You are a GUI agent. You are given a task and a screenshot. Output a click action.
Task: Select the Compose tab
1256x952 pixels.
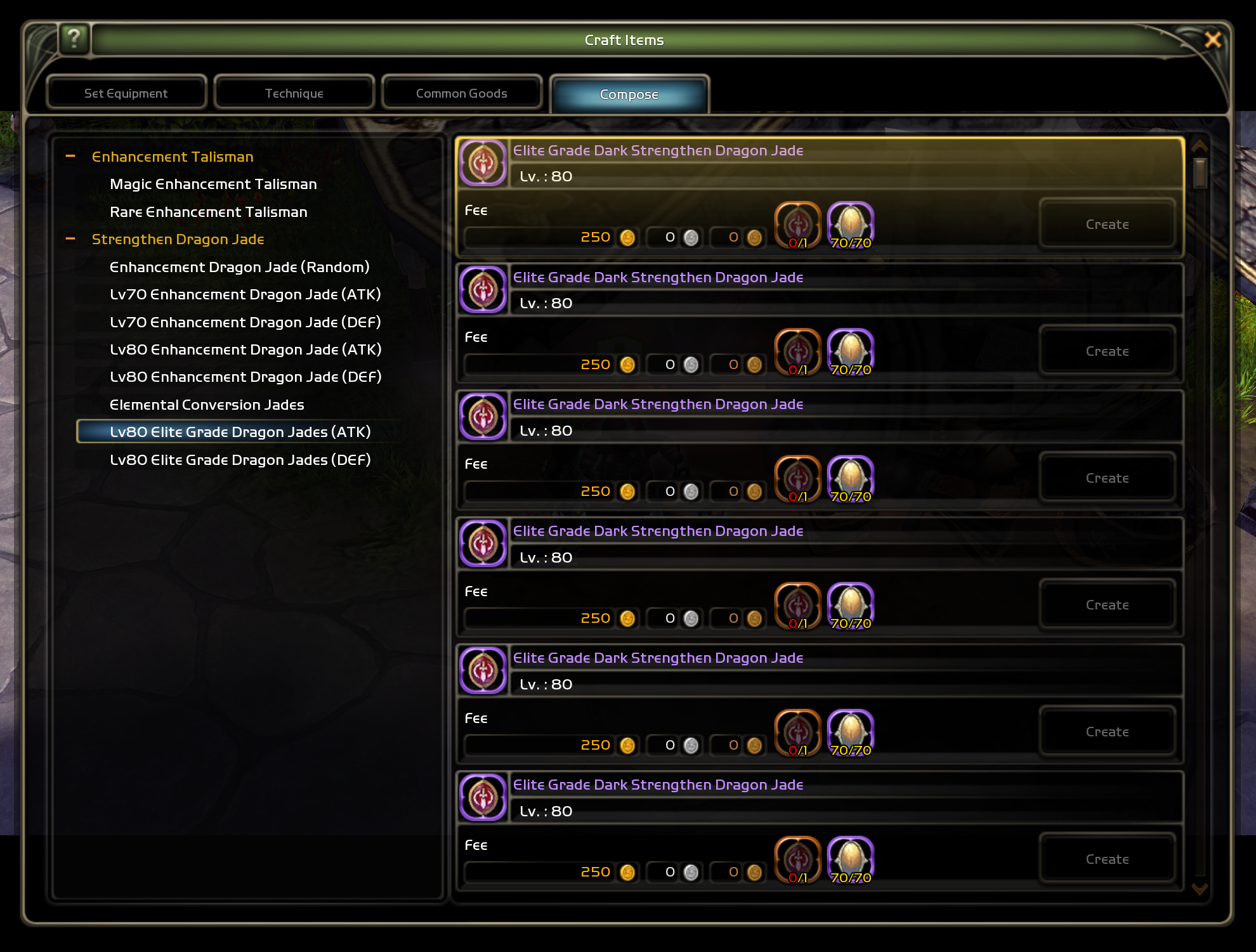click(629, 95)
